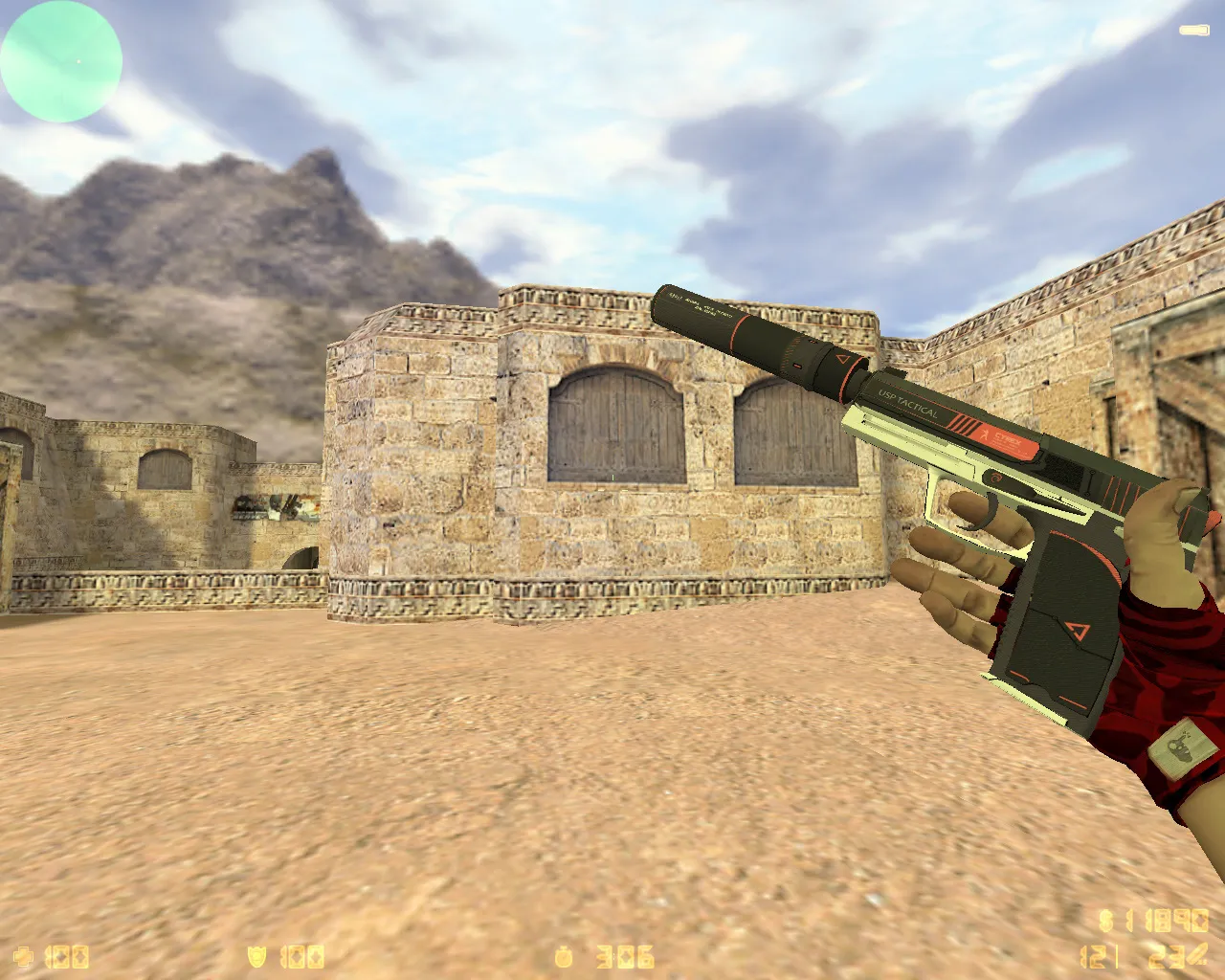Image resolution: width=1225 pixels, height=980 pixels.
Task: Click the armor shield icon in the HUD
Action: pyautogui.click(x=256, y=955)
